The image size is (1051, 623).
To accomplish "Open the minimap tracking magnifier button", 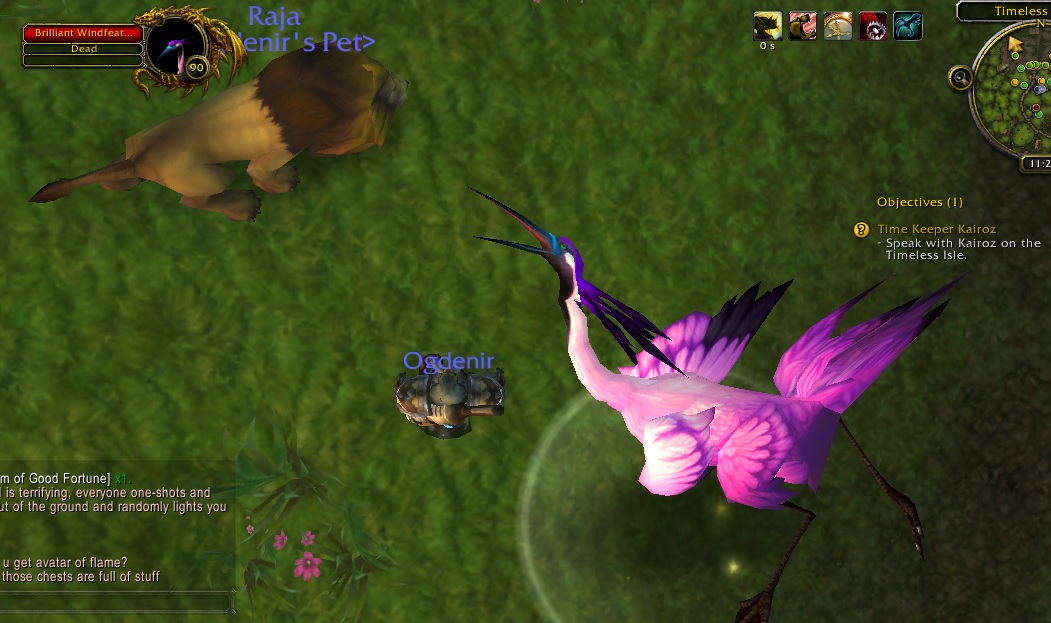I will (961, 77).
